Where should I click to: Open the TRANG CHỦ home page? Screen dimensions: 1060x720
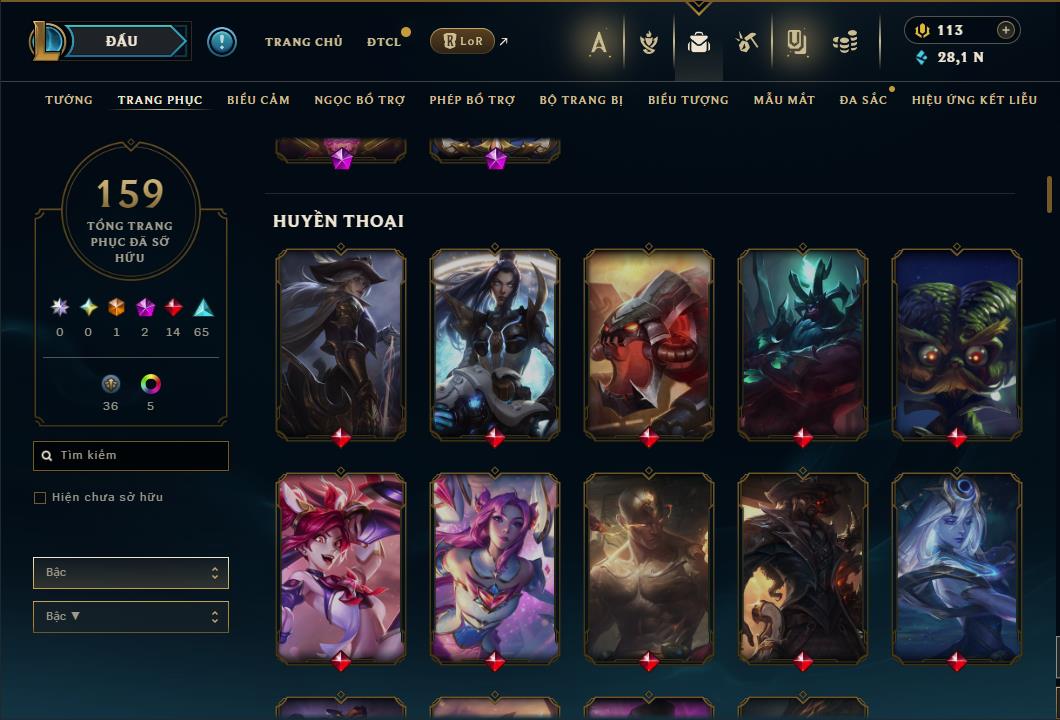point(303,42)
